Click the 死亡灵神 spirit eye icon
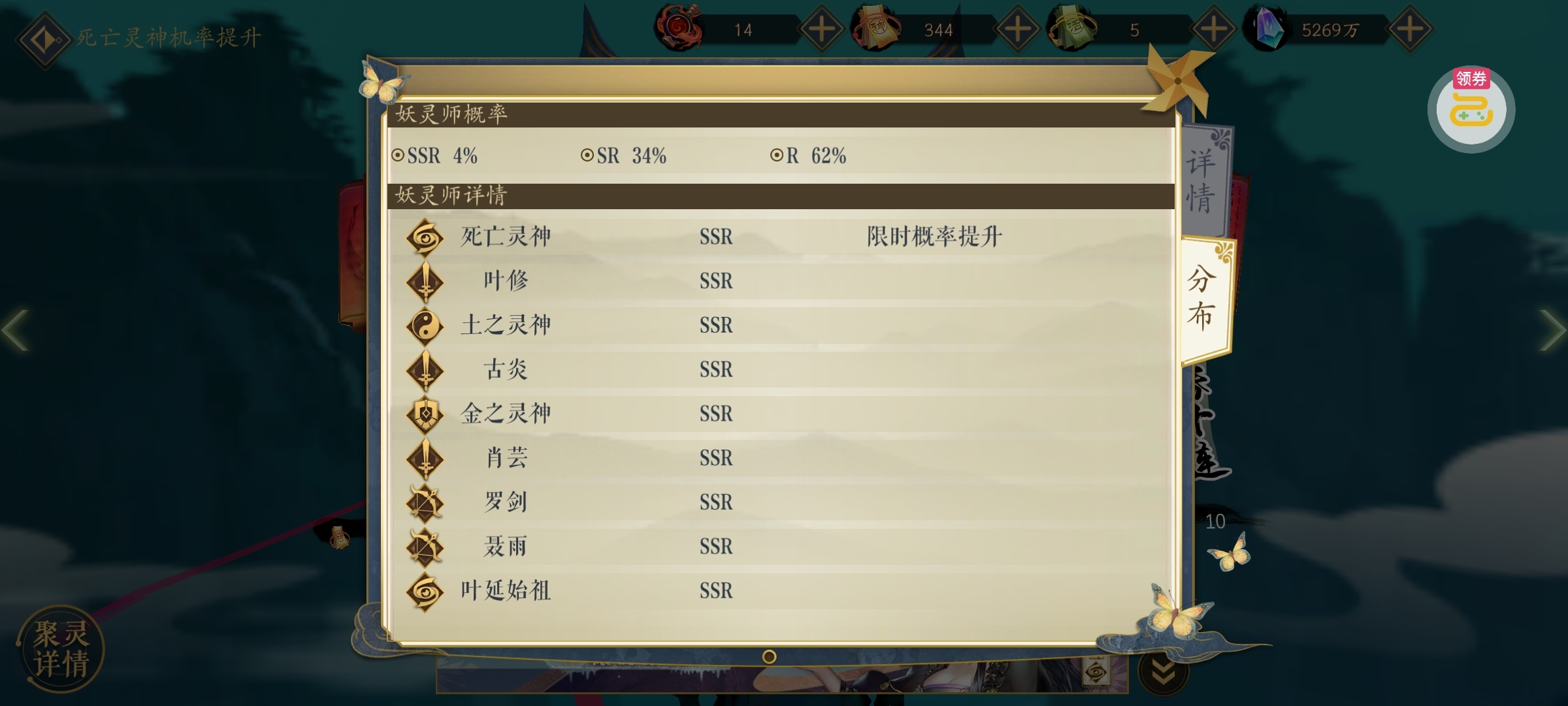This screenshot has width=1568, height=706. (x=425, y=237)
